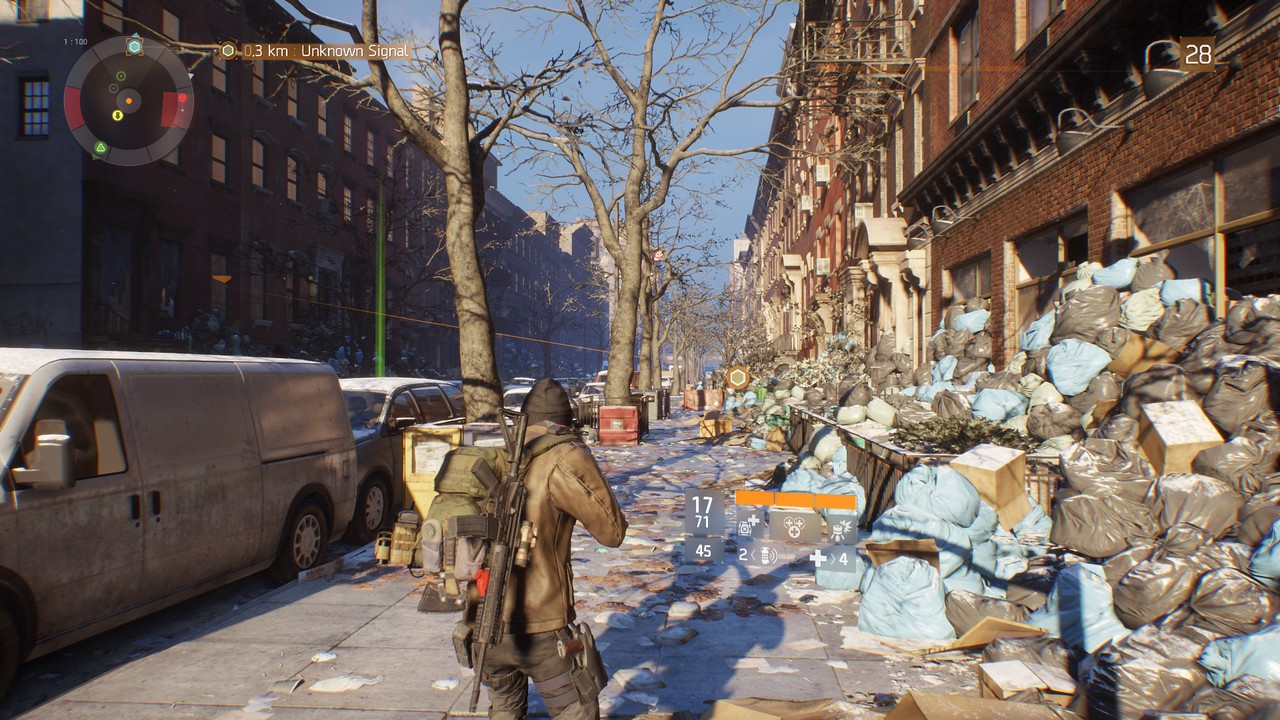Click the yellow down-arrow marker on minimap
The width and height of the screenshot is (1280, 720).
point(117,115)
